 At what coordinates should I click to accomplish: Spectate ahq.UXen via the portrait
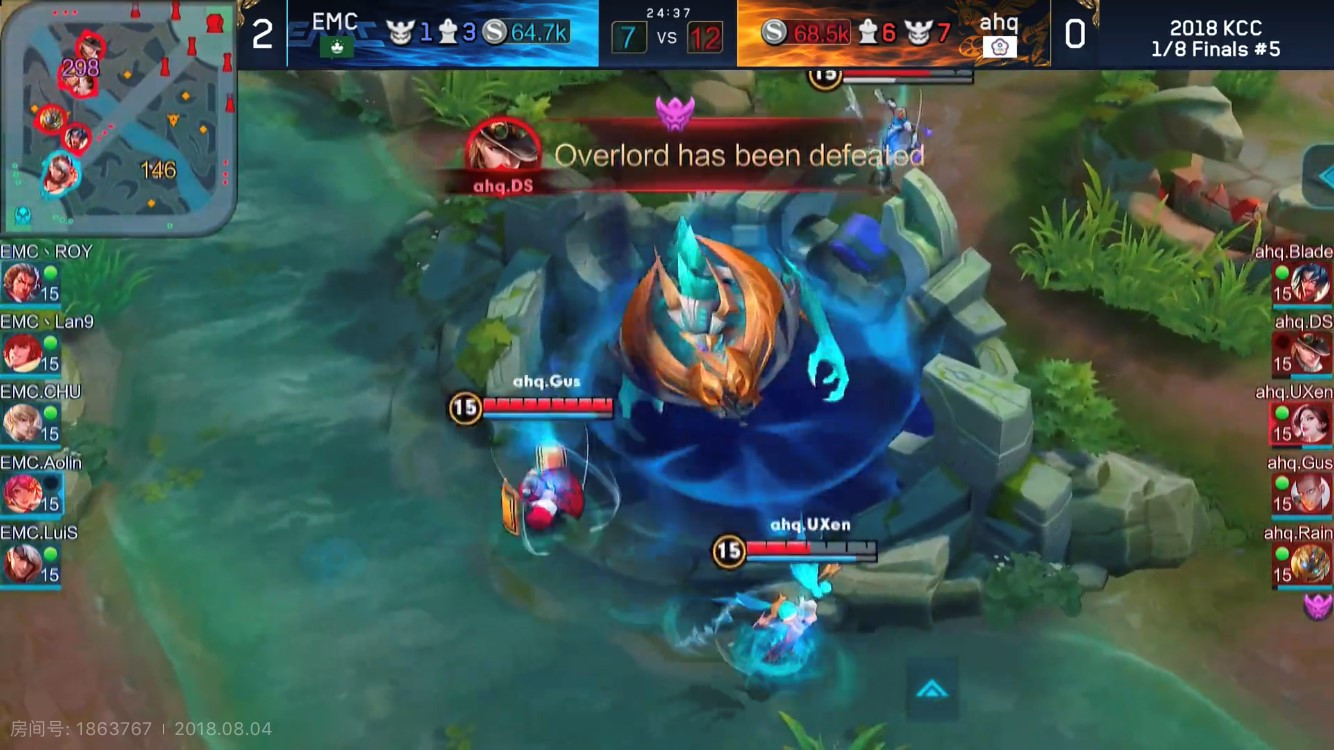[1310, 423]
